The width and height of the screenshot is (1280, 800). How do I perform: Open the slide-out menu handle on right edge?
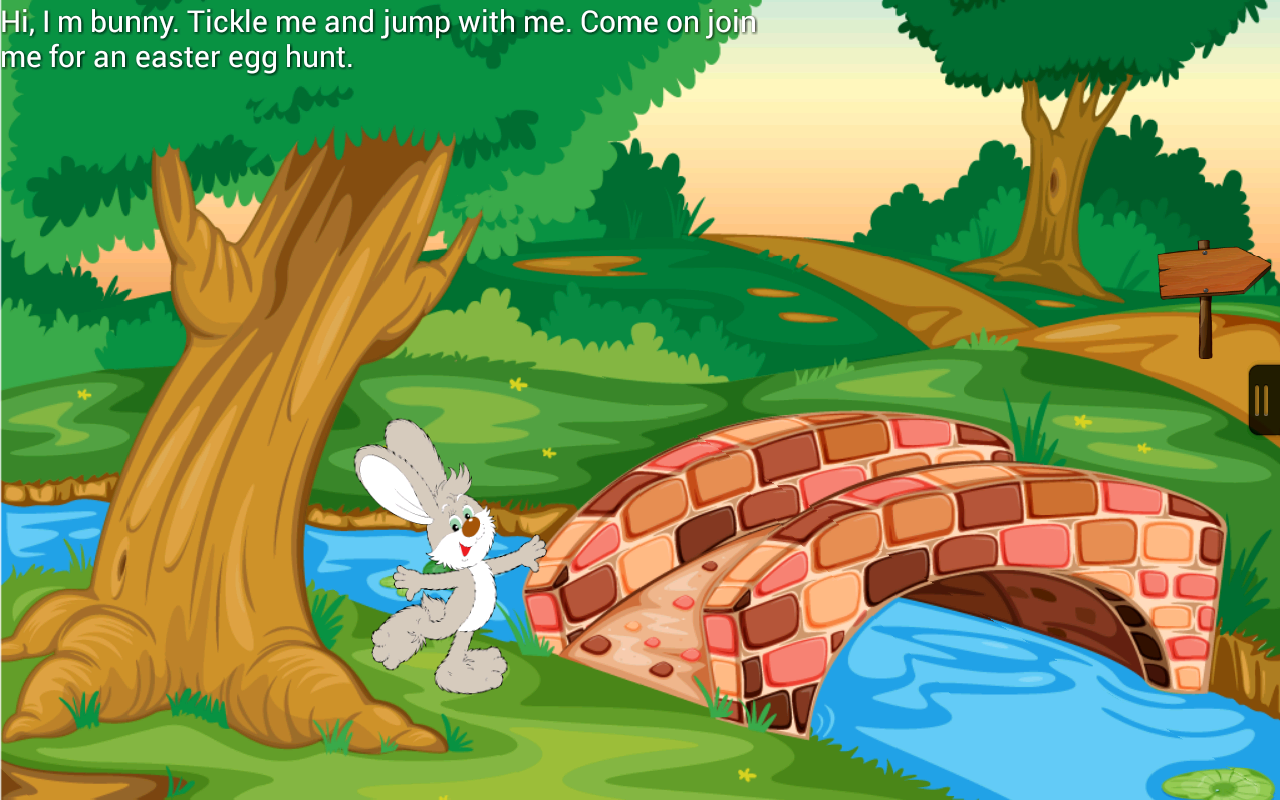pyautogui.click(x=1262, y=400)
